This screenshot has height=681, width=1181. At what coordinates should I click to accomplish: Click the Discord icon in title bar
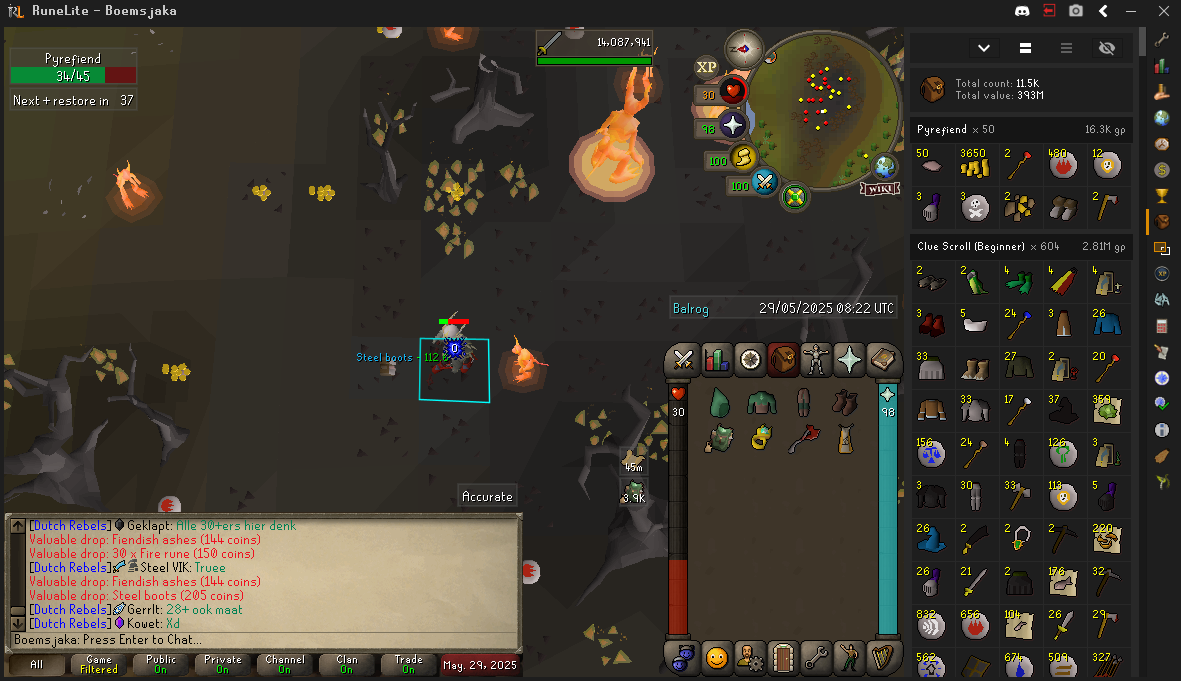coord(1020,11)
